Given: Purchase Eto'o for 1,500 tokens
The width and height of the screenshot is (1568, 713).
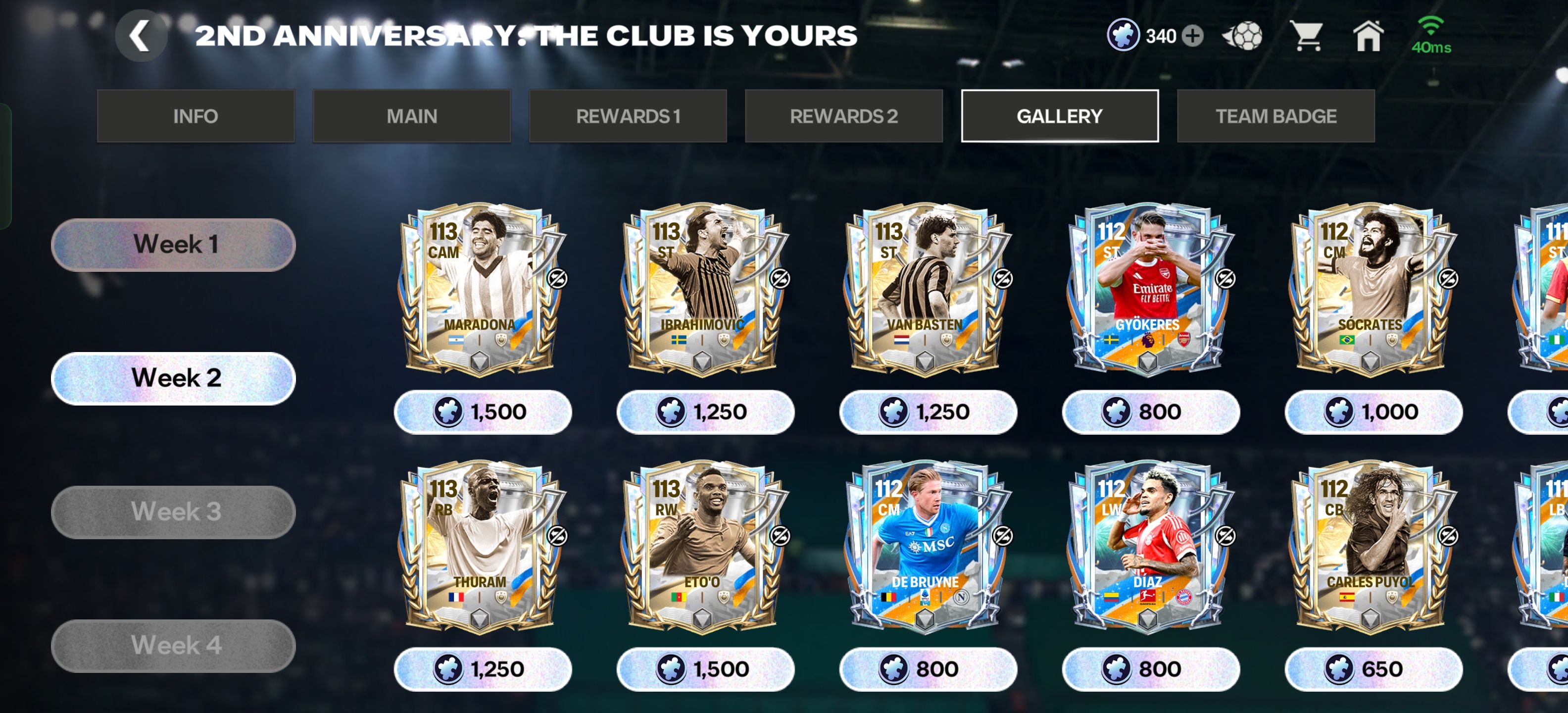Looking at the screenshot, I should click(x=705, y=669).
